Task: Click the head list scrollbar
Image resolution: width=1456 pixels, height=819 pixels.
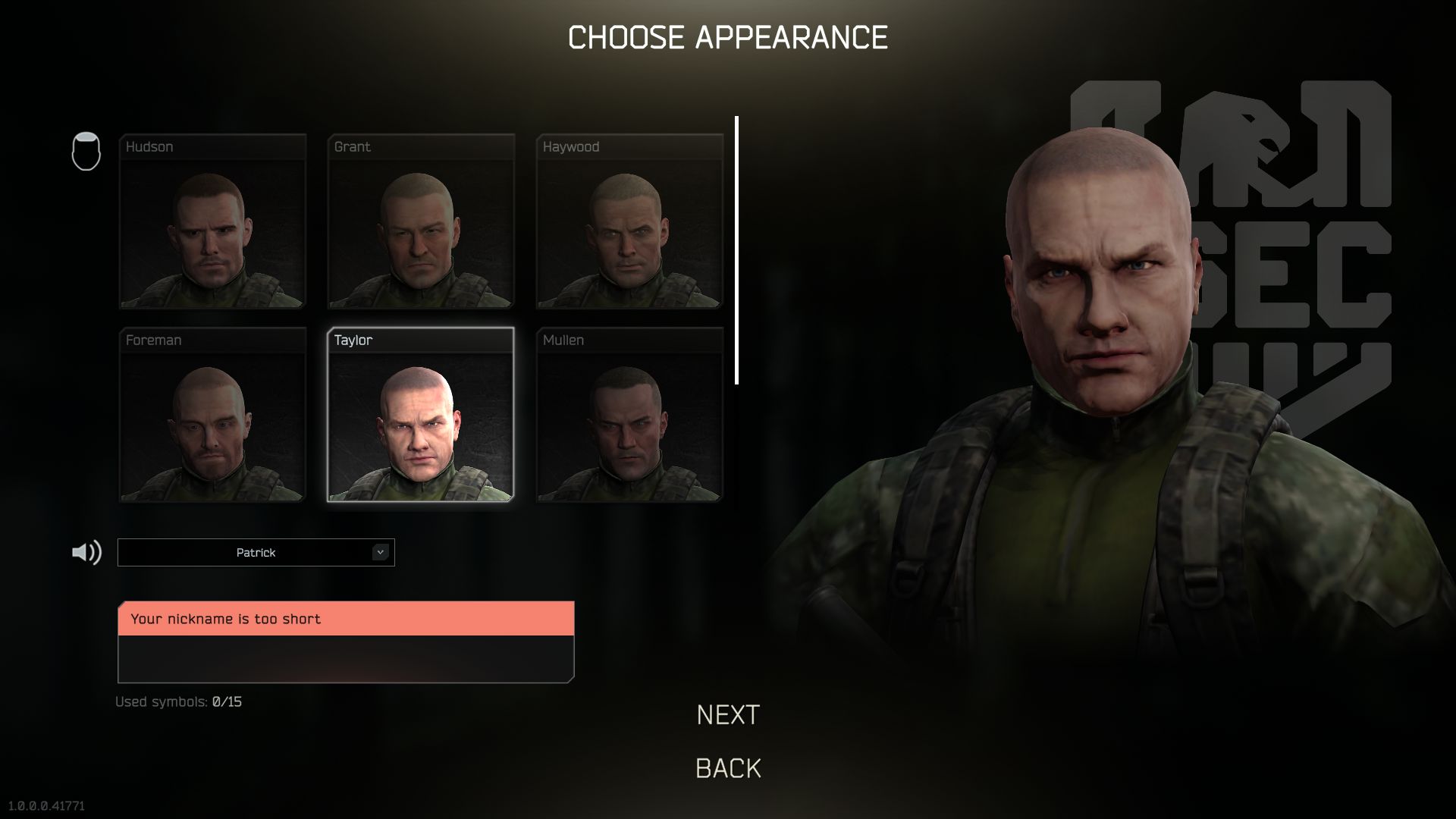Action: tap(736, 250)
